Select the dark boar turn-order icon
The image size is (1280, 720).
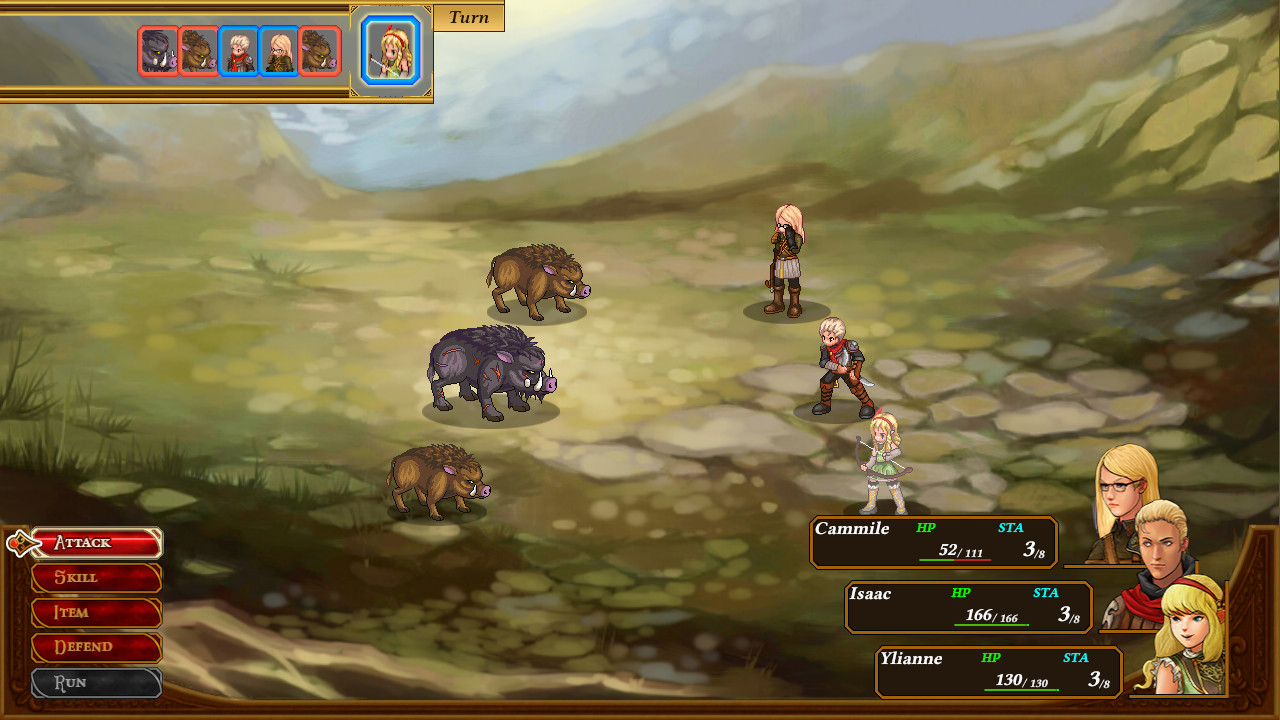[x=158, y=51]
